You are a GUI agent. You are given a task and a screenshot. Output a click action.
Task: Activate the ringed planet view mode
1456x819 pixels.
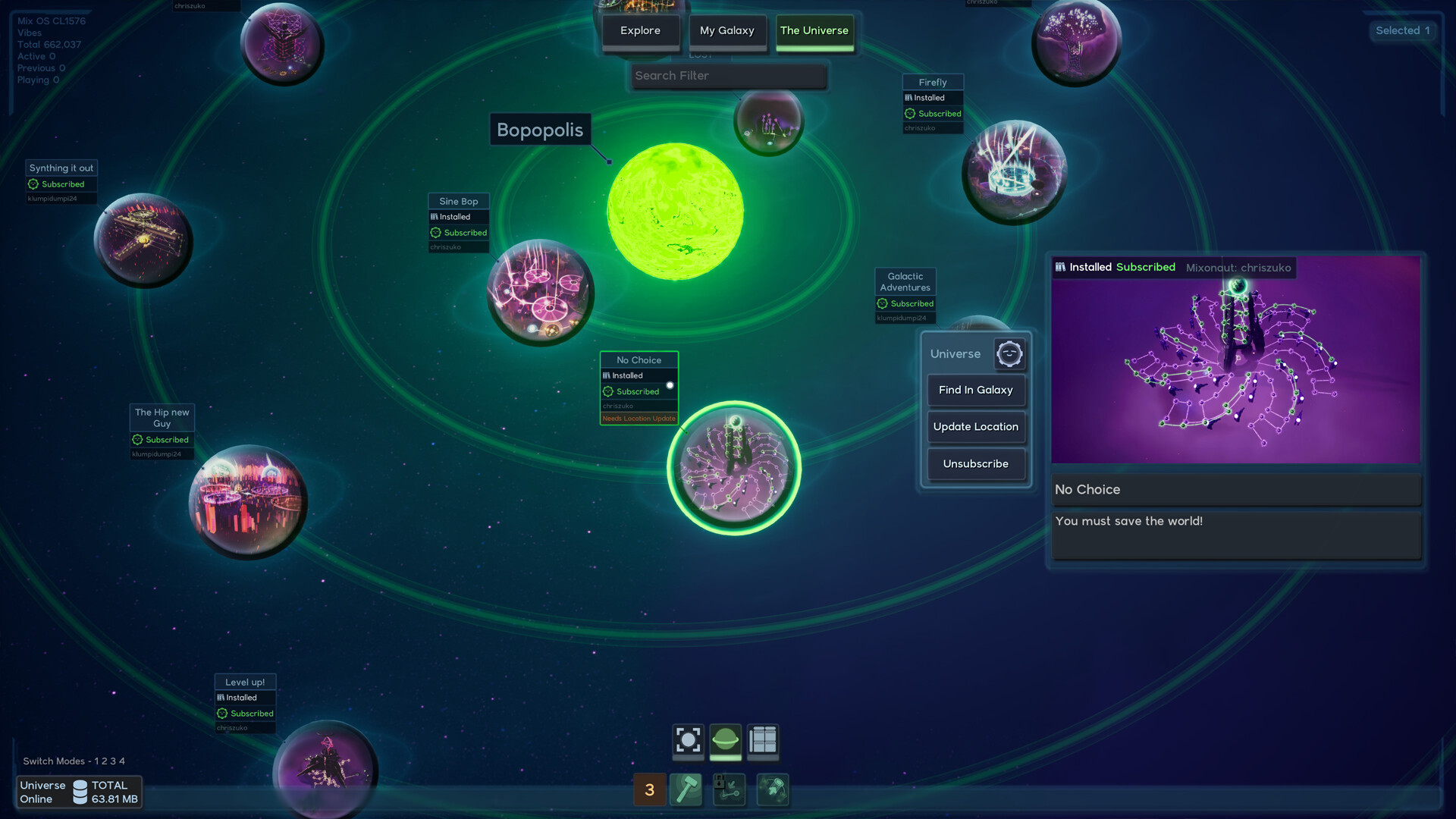(725, 740)
